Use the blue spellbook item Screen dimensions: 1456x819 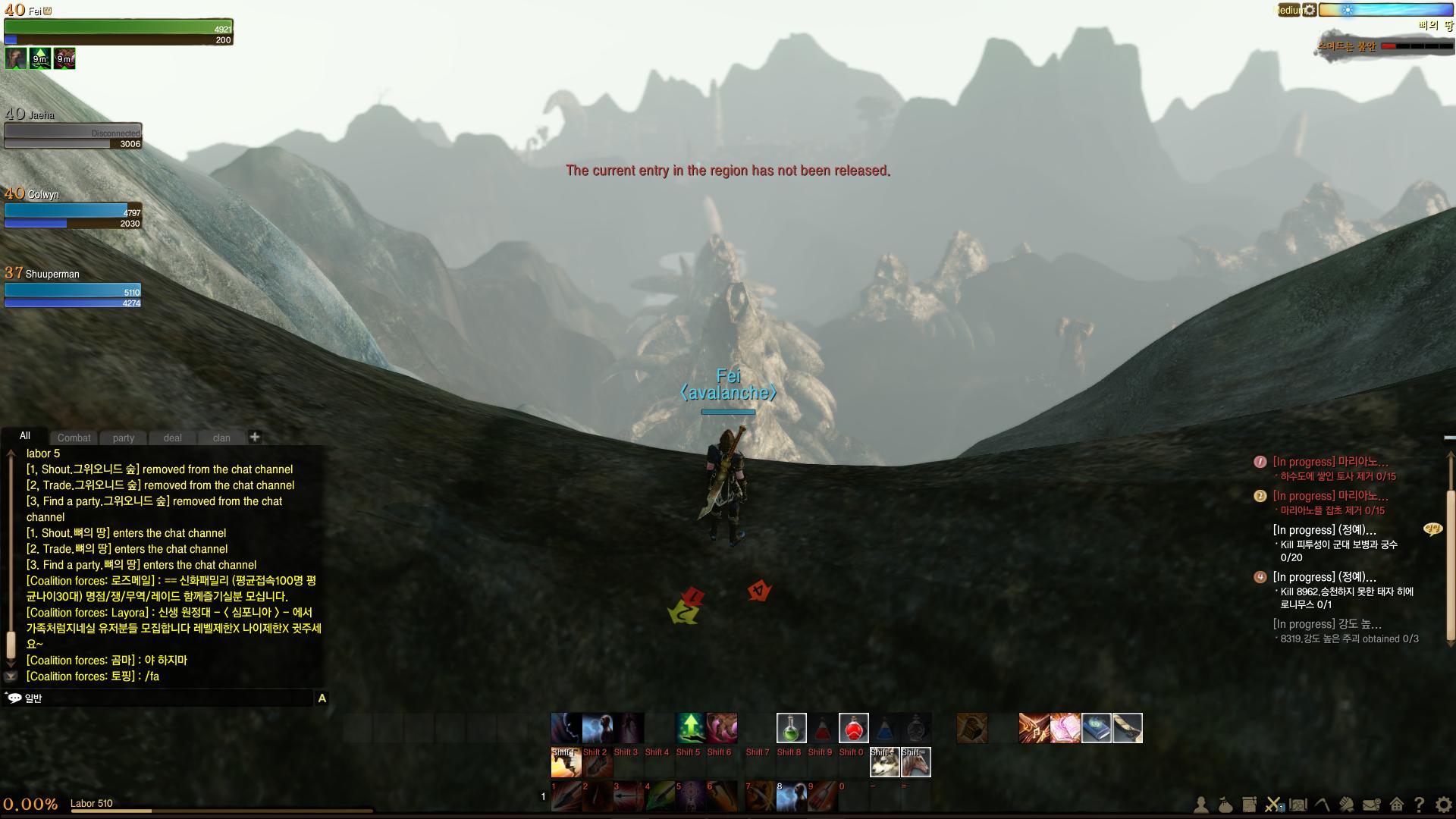(1096, 728)
